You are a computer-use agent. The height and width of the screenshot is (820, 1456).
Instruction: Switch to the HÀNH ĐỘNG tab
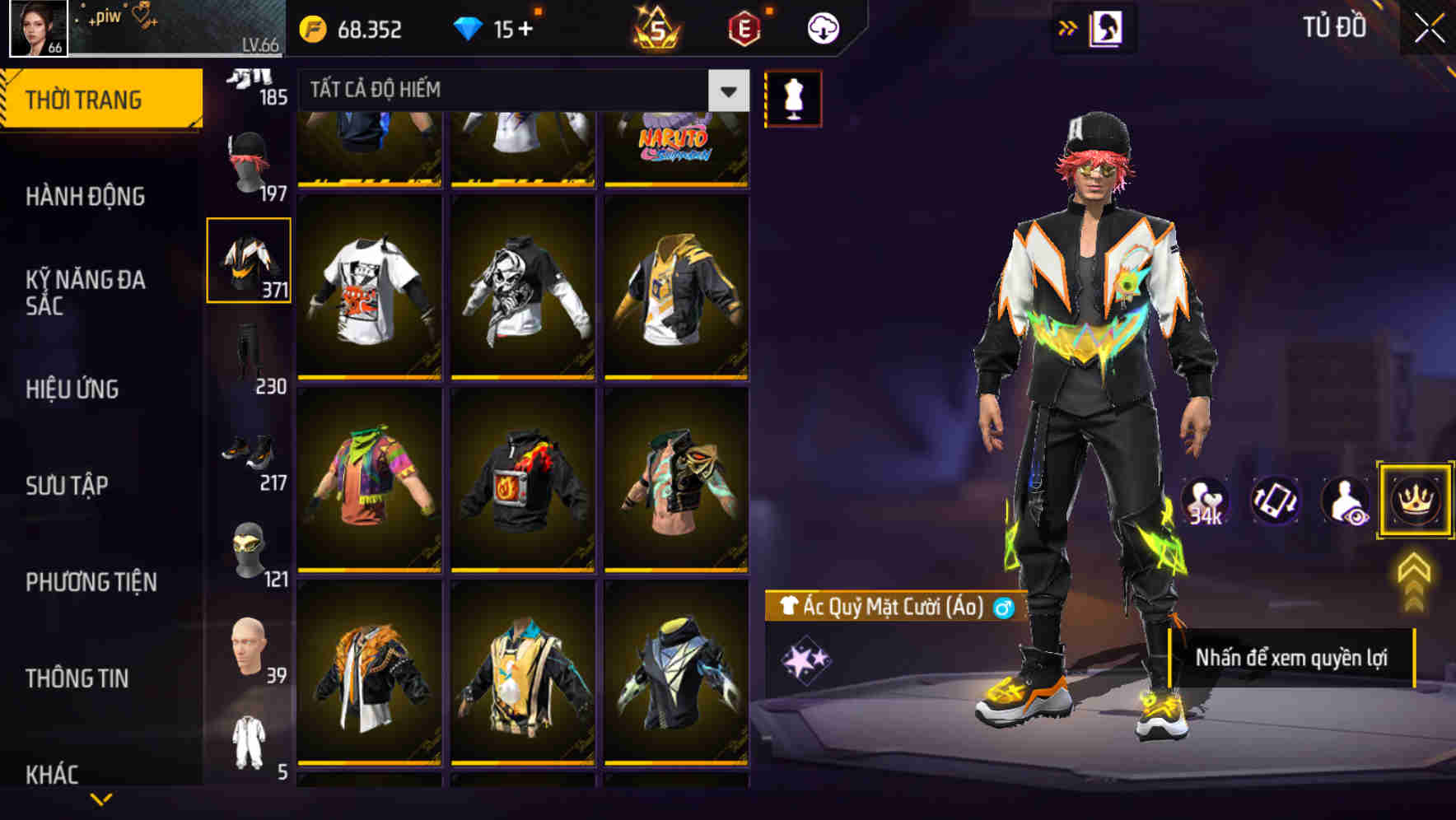click(x=86, y=197)
